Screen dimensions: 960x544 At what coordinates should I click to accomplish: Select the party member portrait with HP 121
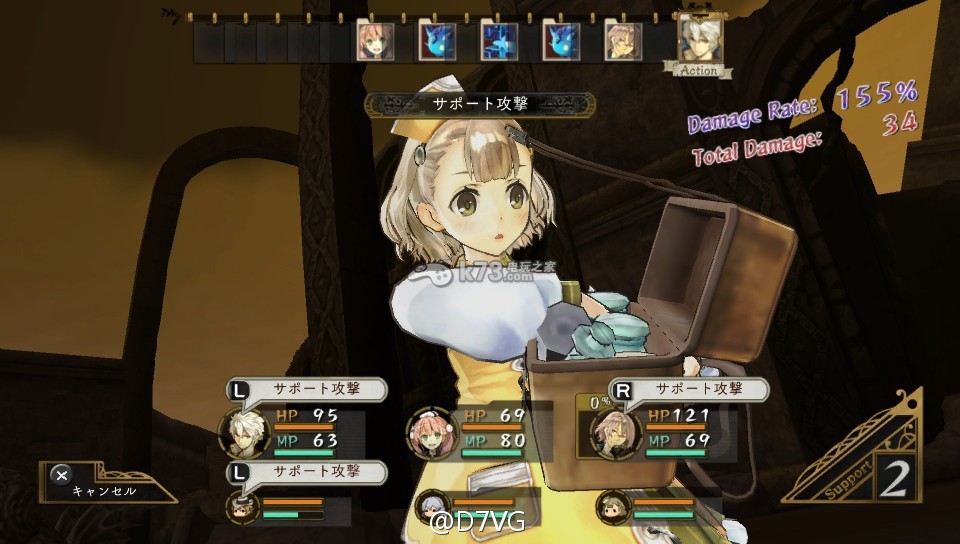pos(614,432)
